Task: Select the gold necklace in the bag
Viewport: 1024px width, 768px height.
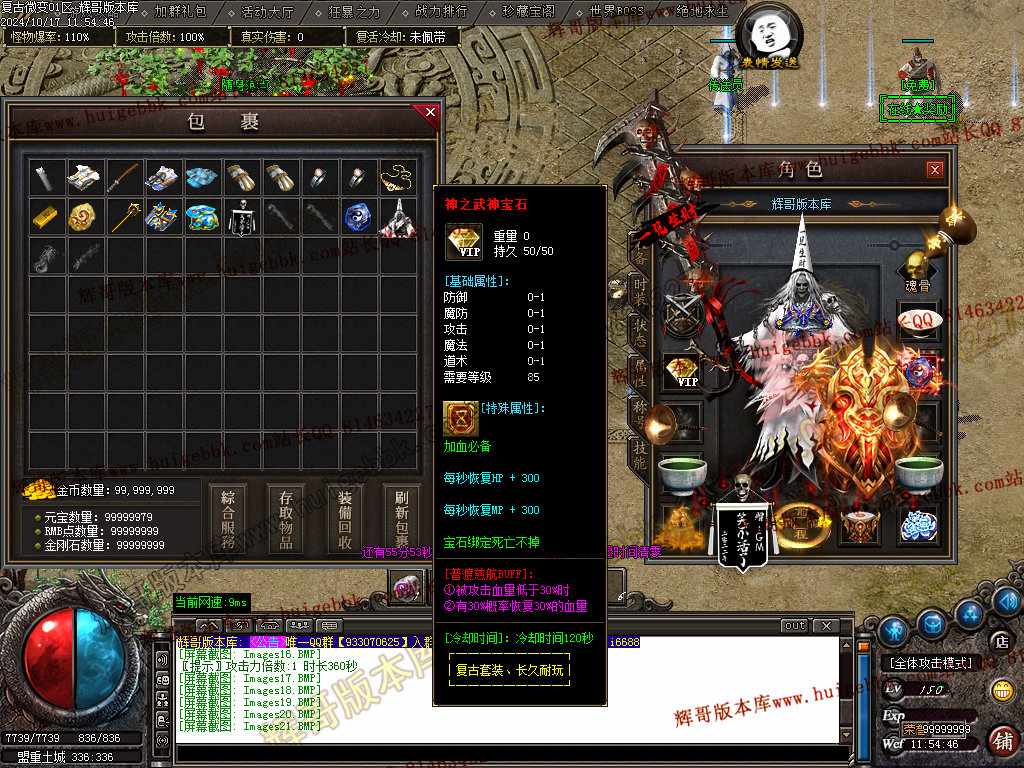Action: (x=396, y=178)
